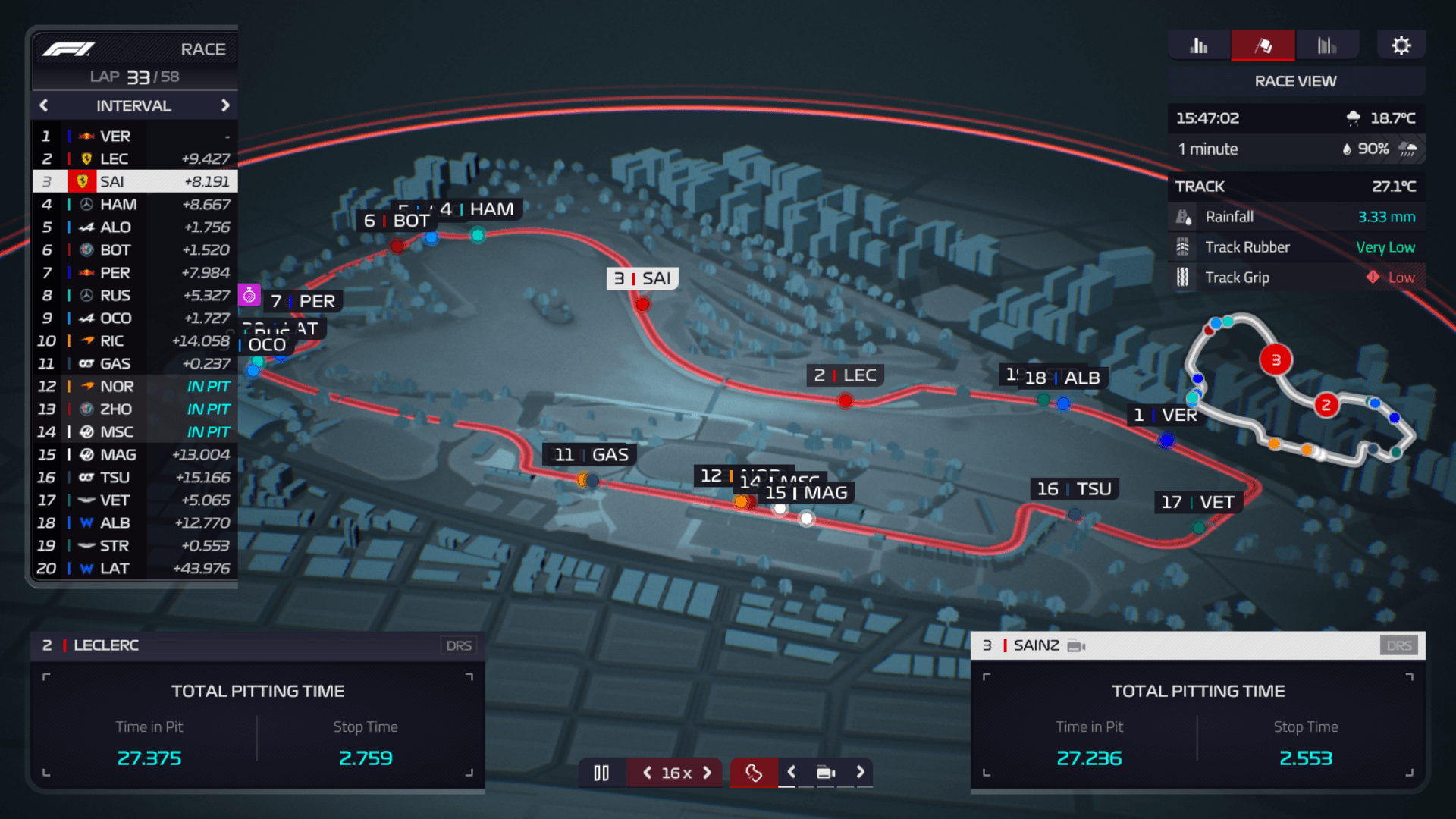Open the settings gear

click(x=1401, y=44)
